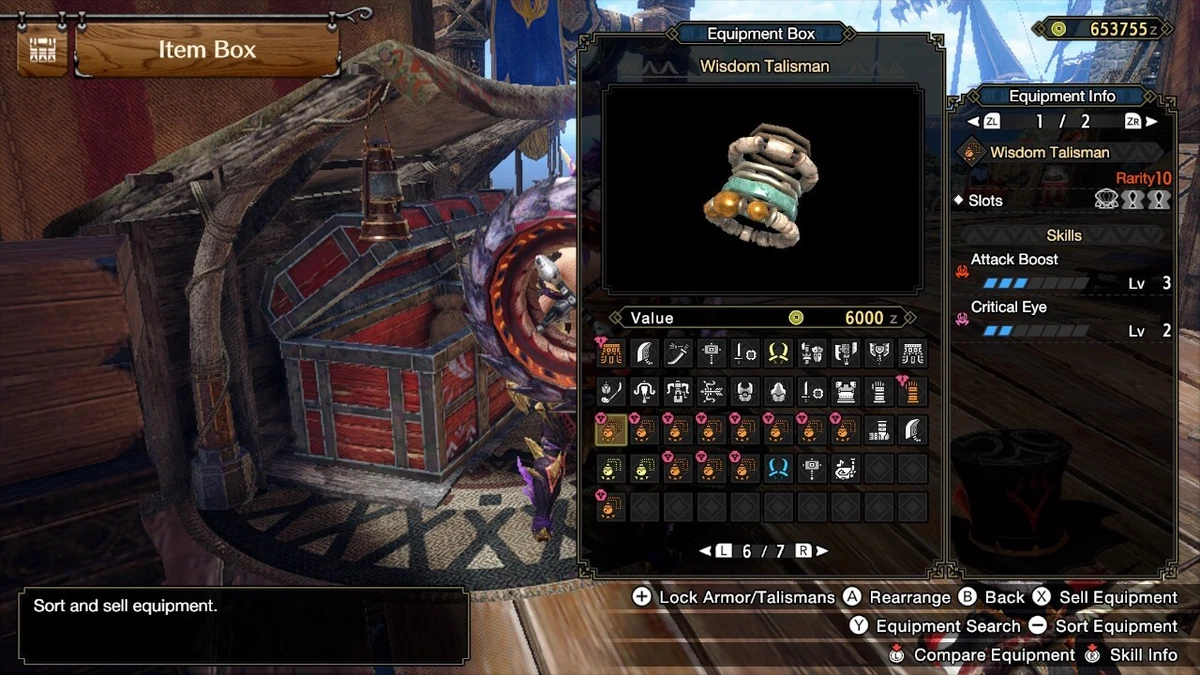Select the heavy bowgun weapon slot
Screen dimensions: 1200x675
tap(678, 391)
